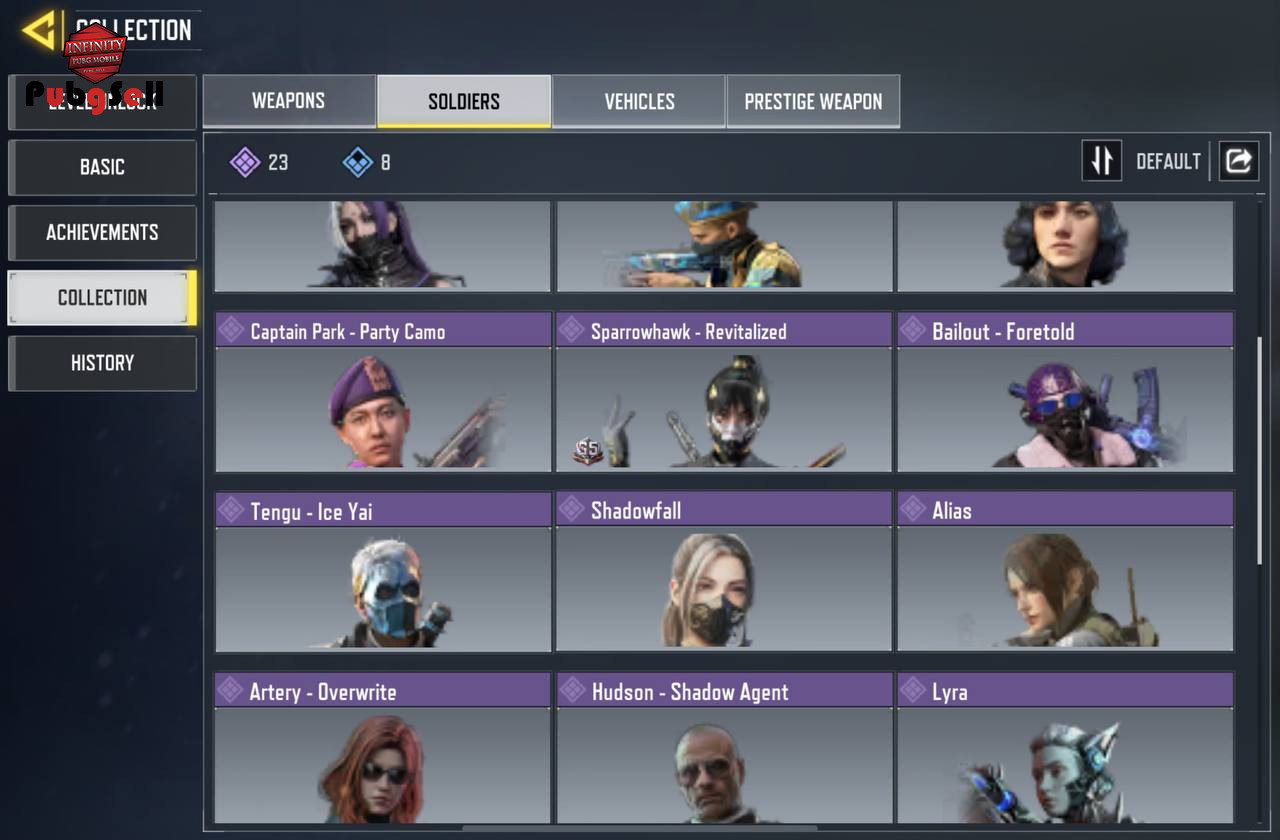View the Hudson - Shadow Agent card

(x=724, y=748)
